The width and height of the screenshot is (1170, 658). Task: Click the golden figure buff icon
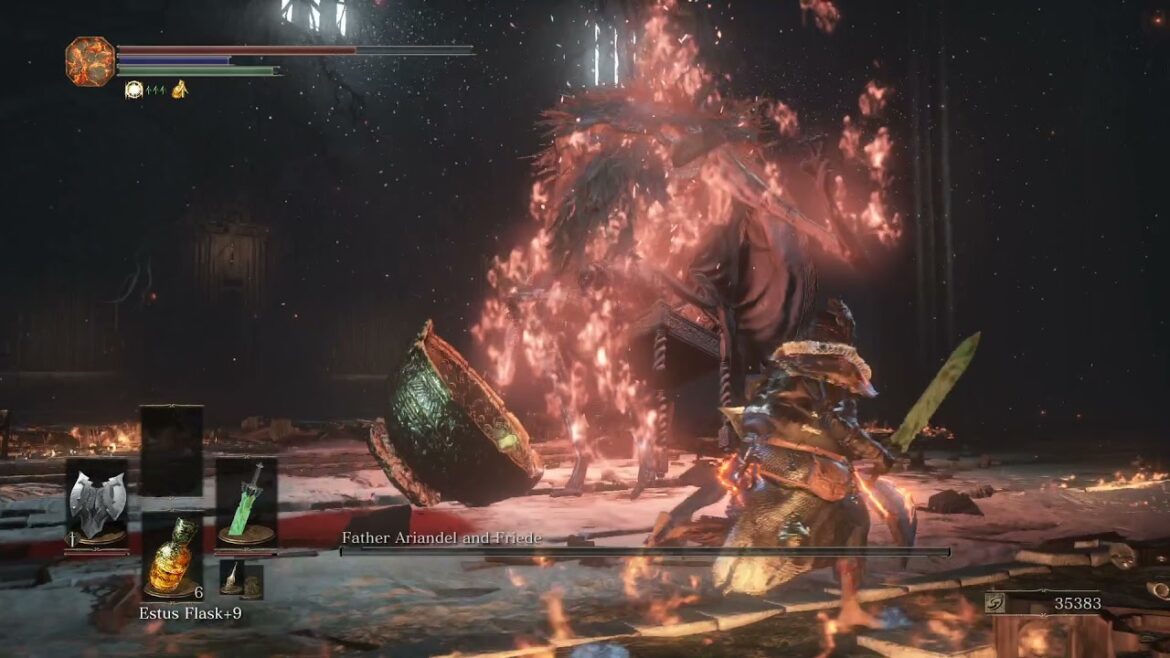point(179,90)
